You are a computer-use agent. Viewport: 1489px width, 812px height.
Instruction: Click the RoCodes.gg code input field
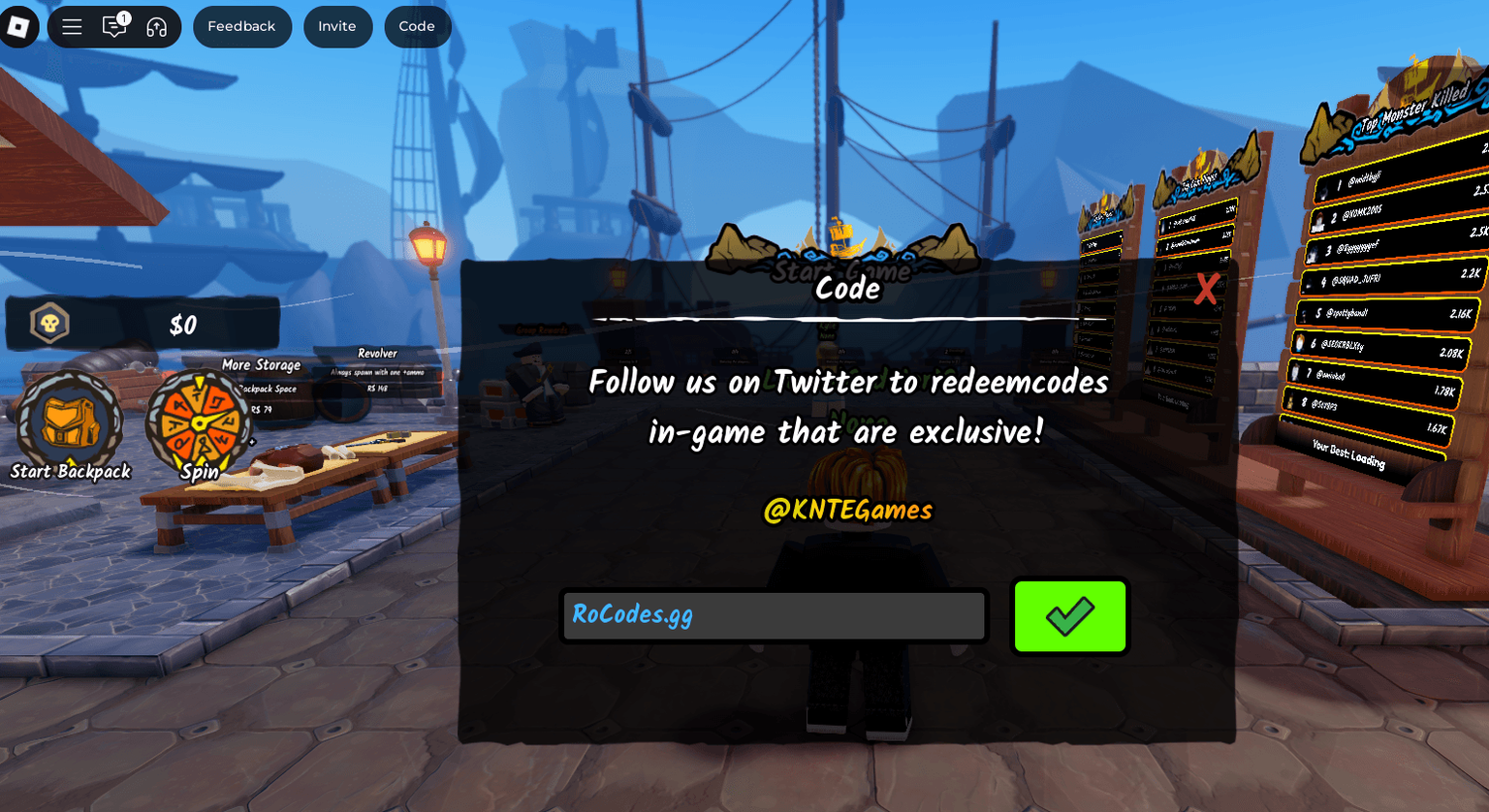click(773, 615)
